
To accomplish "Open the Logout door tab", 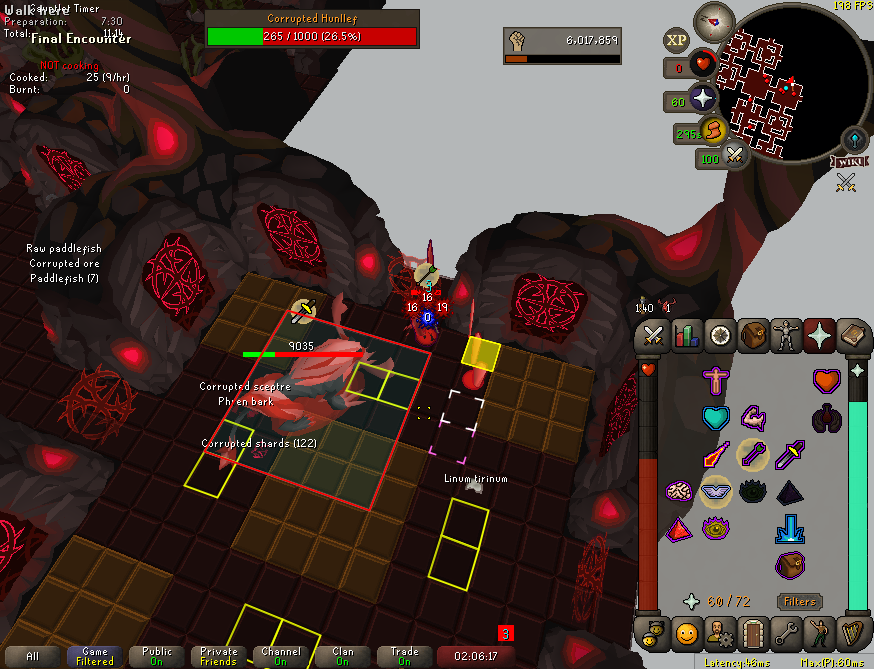I will click(x=752, y=633).
